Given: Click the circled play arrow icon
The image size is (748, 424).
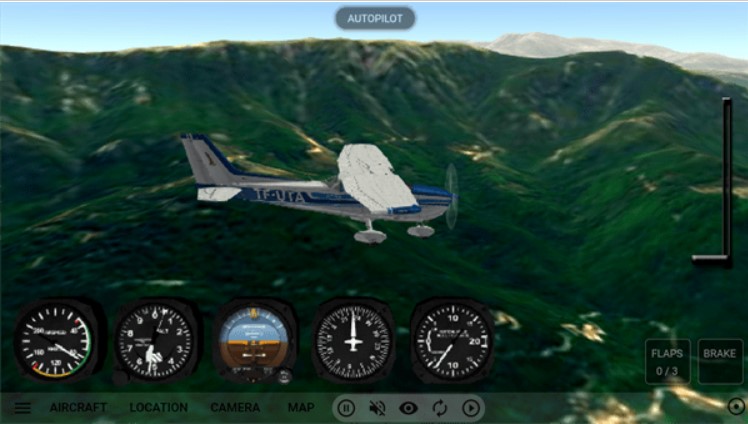Looking at the screenshot, I should [x=472, y=407].
